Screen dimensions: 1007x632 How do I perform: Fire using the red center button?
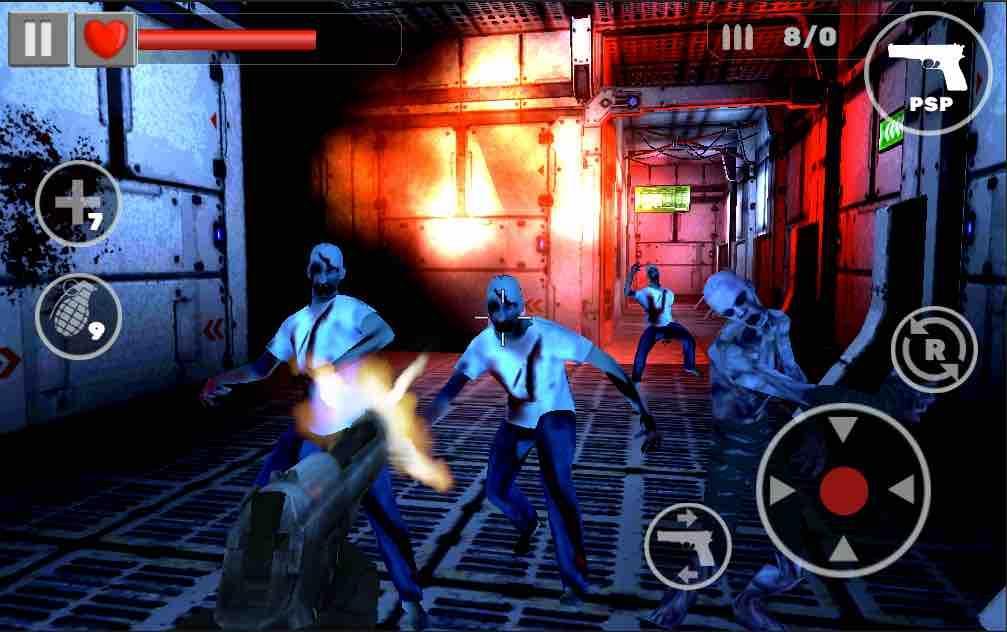click(843, 490)
